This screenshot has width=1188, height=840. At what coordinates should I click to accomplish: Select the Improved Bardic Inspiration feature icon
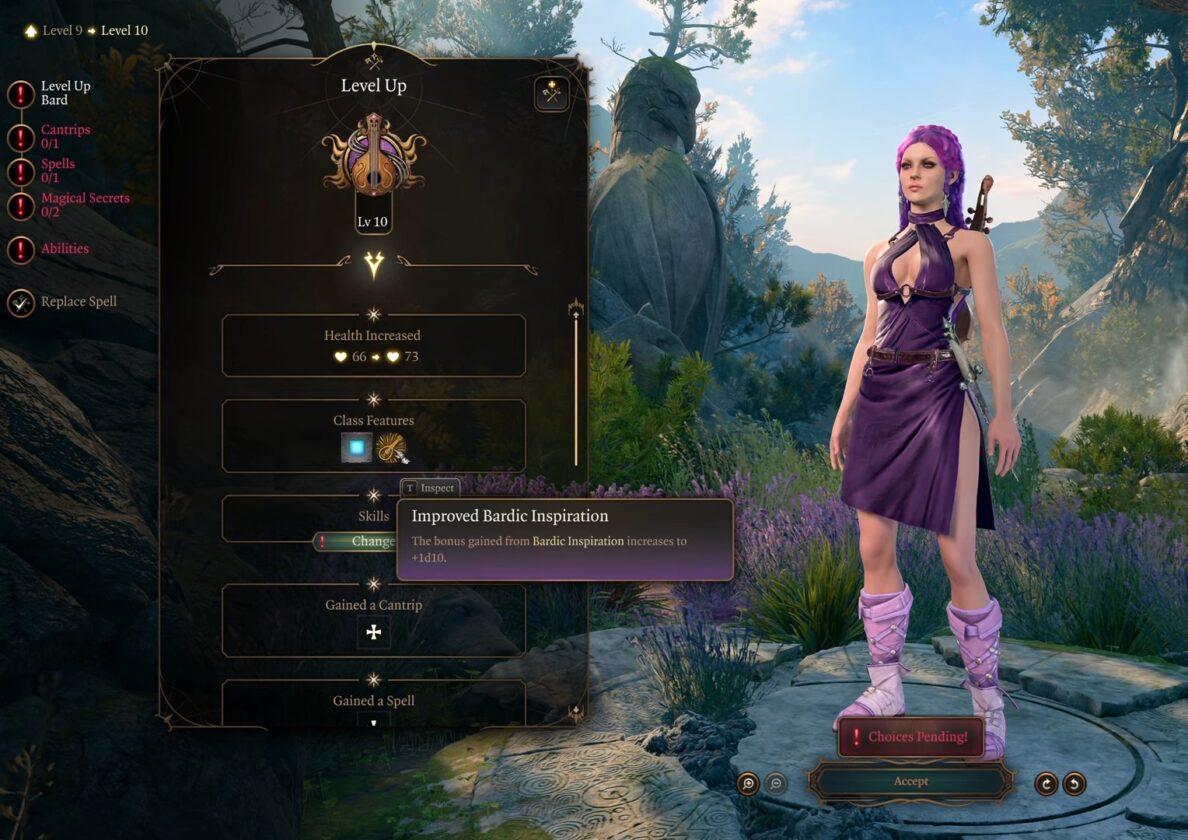pos(392,448)
